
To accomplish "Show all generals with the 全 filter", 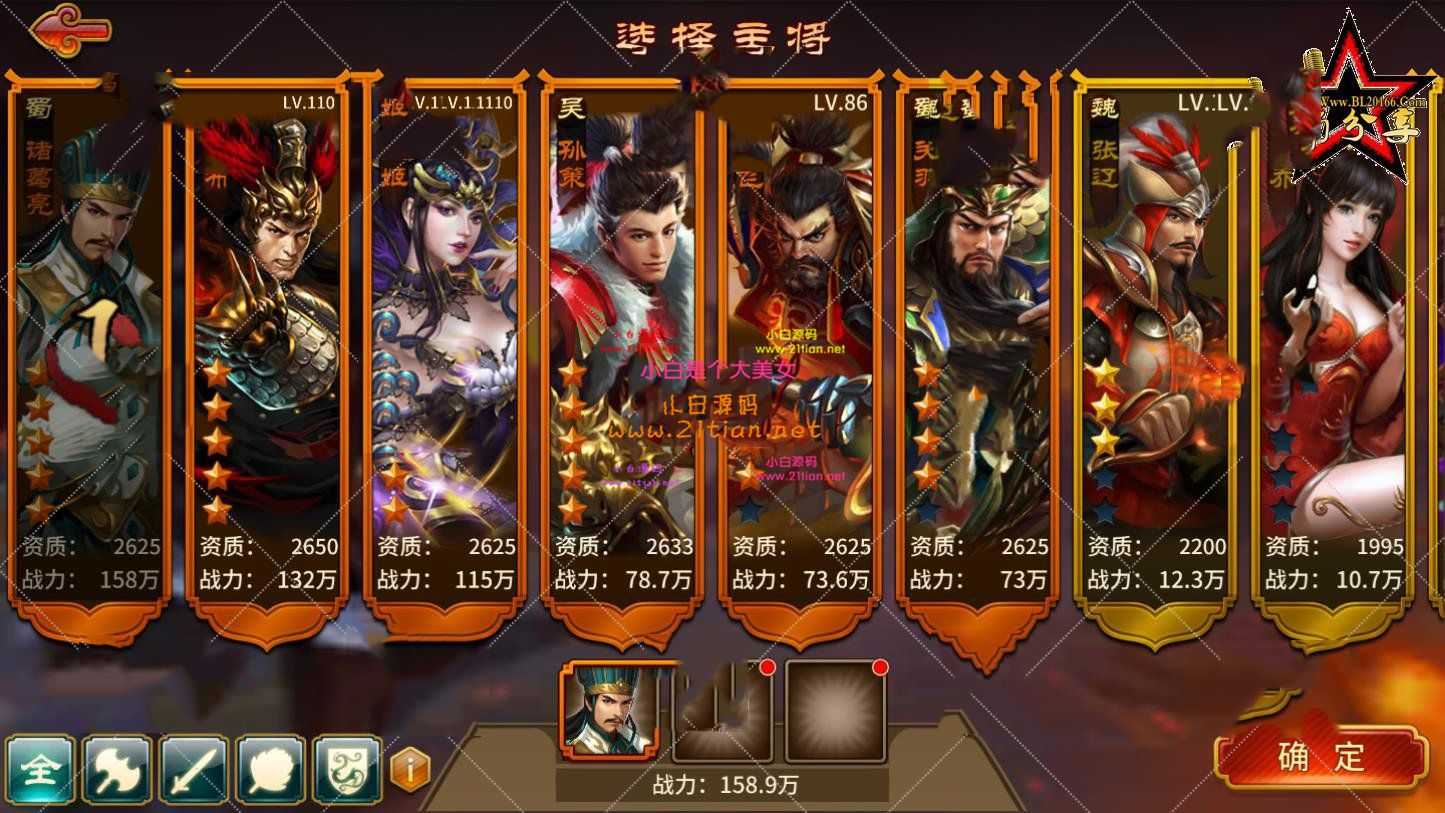I will (40, 769).
